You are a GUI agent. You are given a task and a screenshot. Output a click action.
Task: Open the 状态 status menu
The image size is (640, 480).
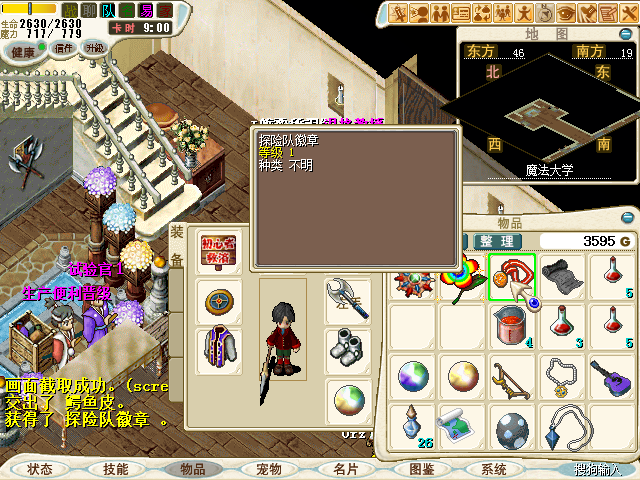click(x=40, y=468)
